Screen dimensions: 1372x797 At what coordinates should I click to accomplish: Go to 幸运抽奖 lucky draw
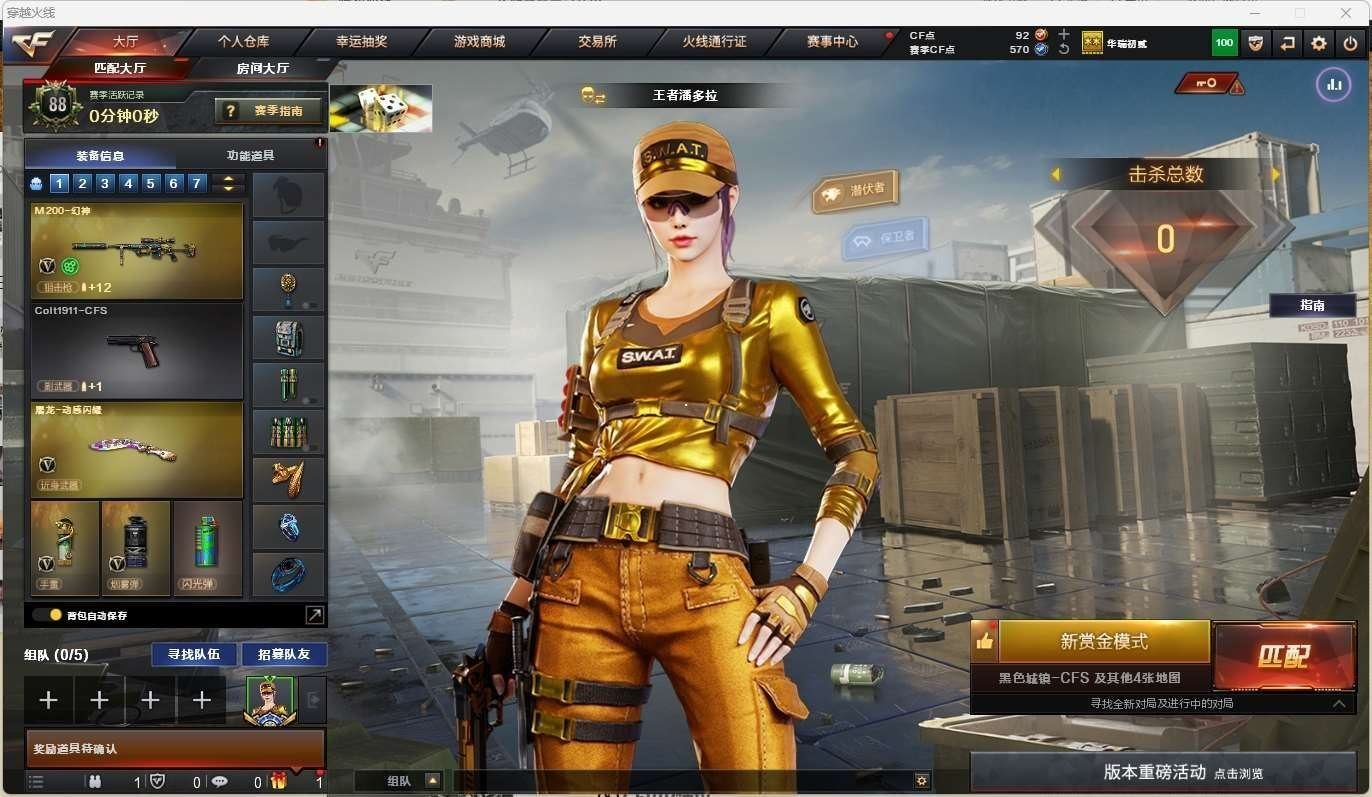tap(361, 42)
